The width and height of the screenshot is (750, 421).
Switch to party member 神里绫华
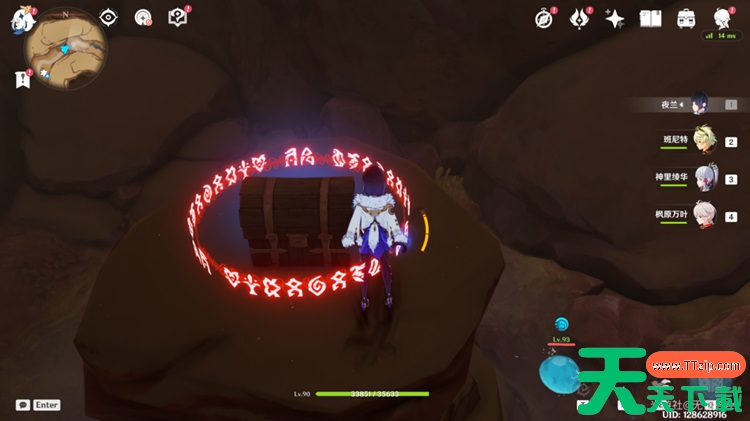(x=706, y=178)
